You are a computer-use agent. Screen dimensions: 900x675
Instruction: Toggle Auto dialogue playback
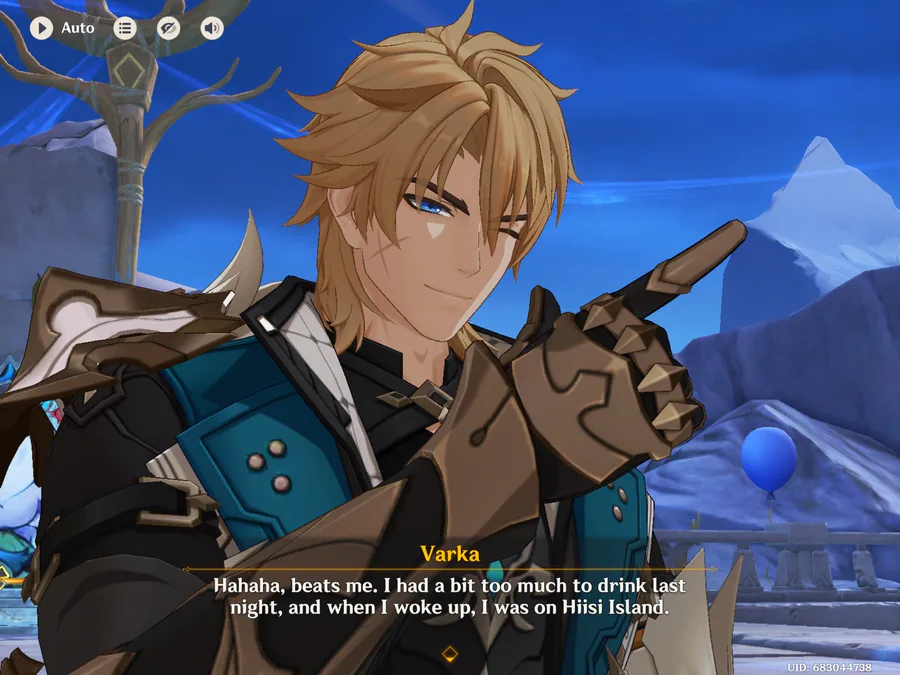point(42,28)
